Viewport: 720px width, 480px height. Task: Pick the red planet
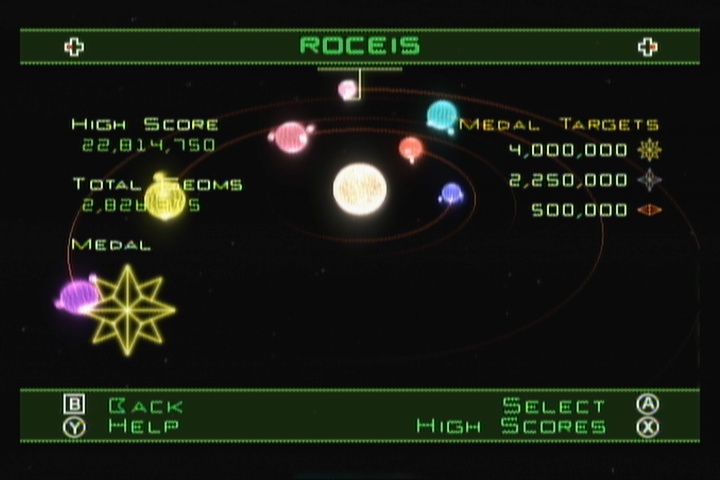(x=411, y=149)
